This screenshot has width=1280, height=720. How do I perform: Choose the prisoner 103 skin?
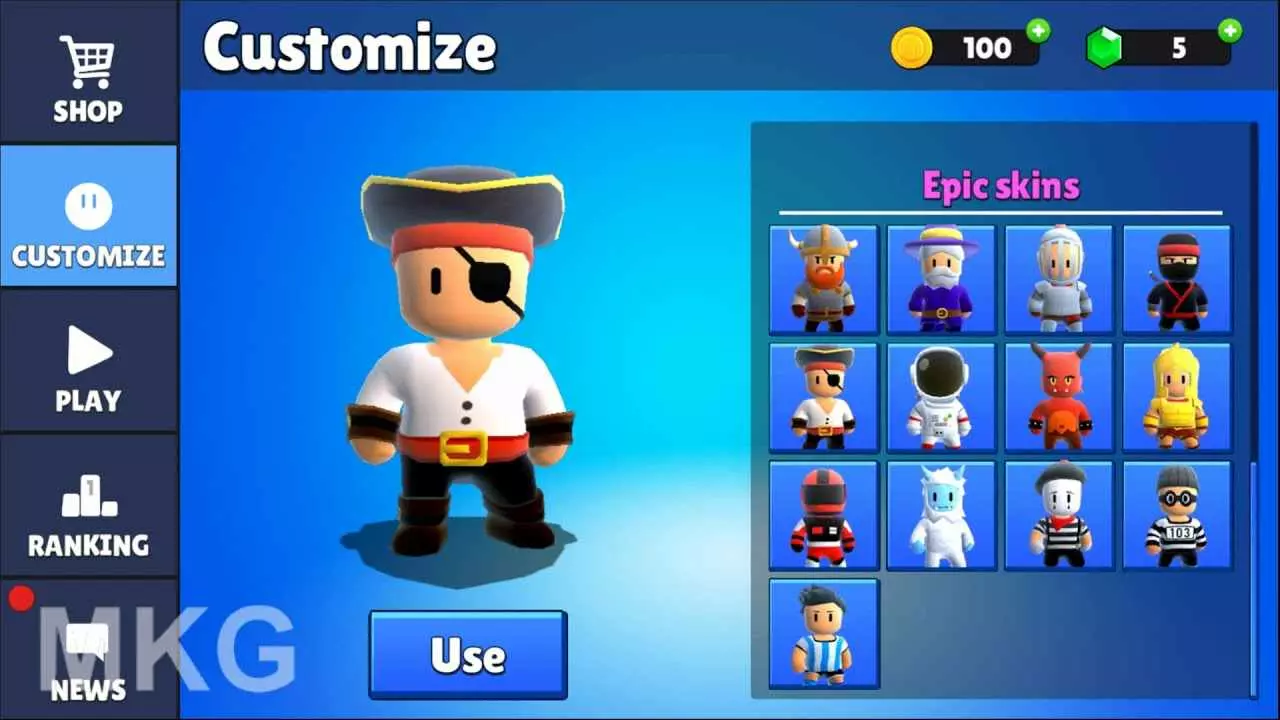click(1177, 515)
